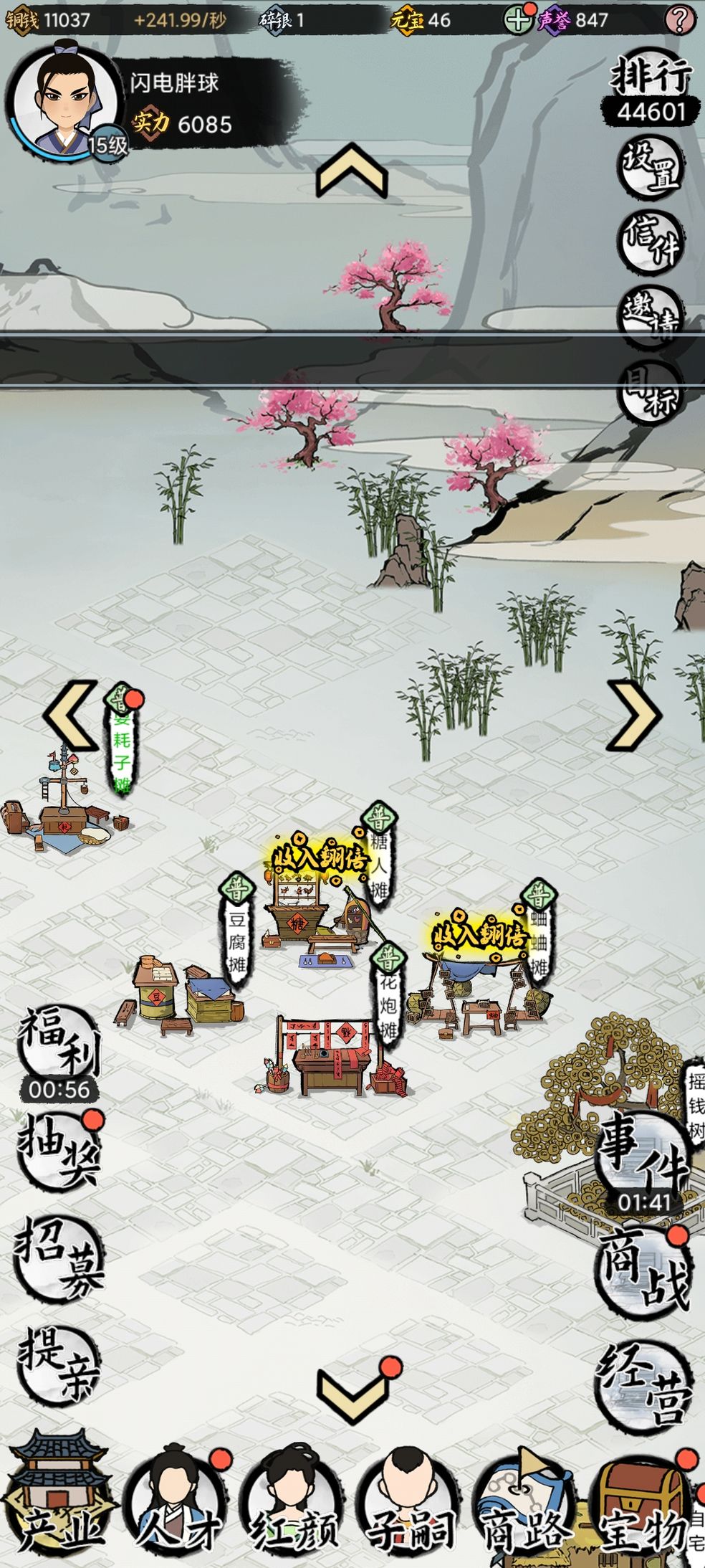Open the 招募 recruit button

point(60,1257)
